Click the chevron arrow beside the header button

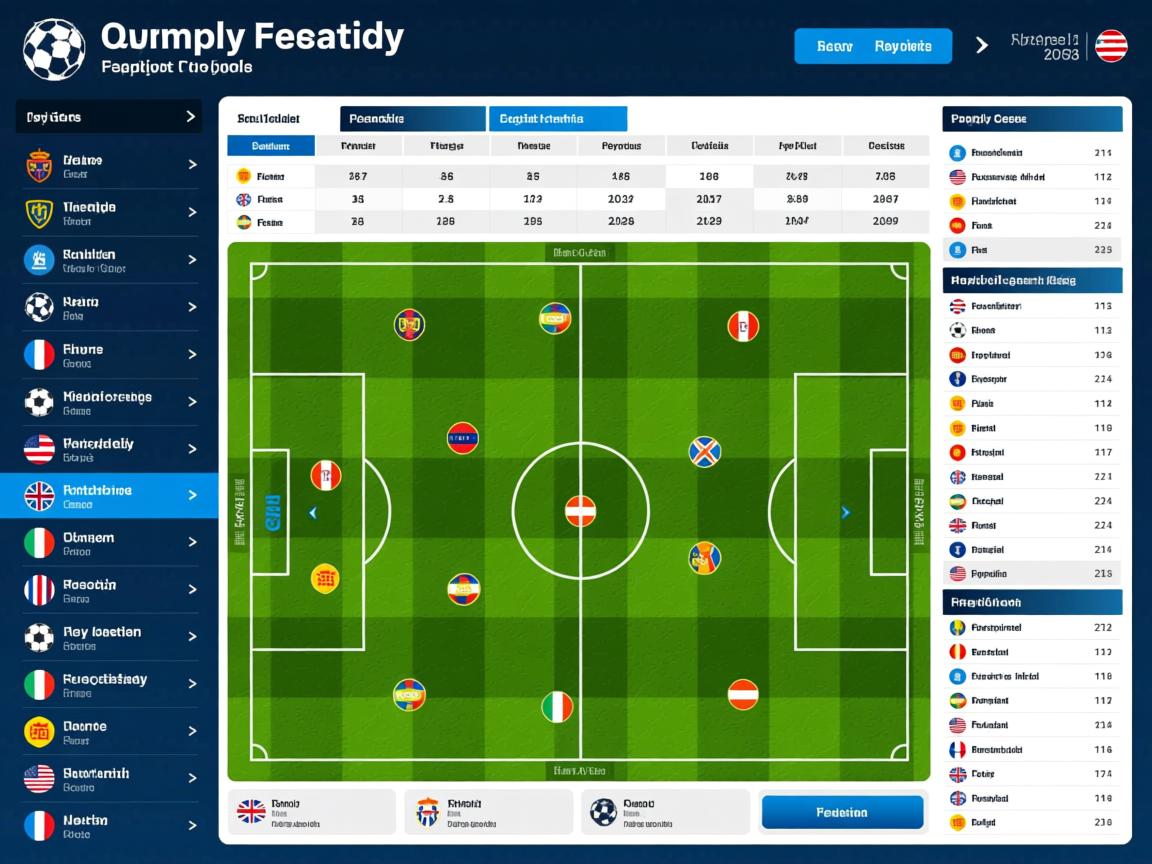[x=981, y=45]
